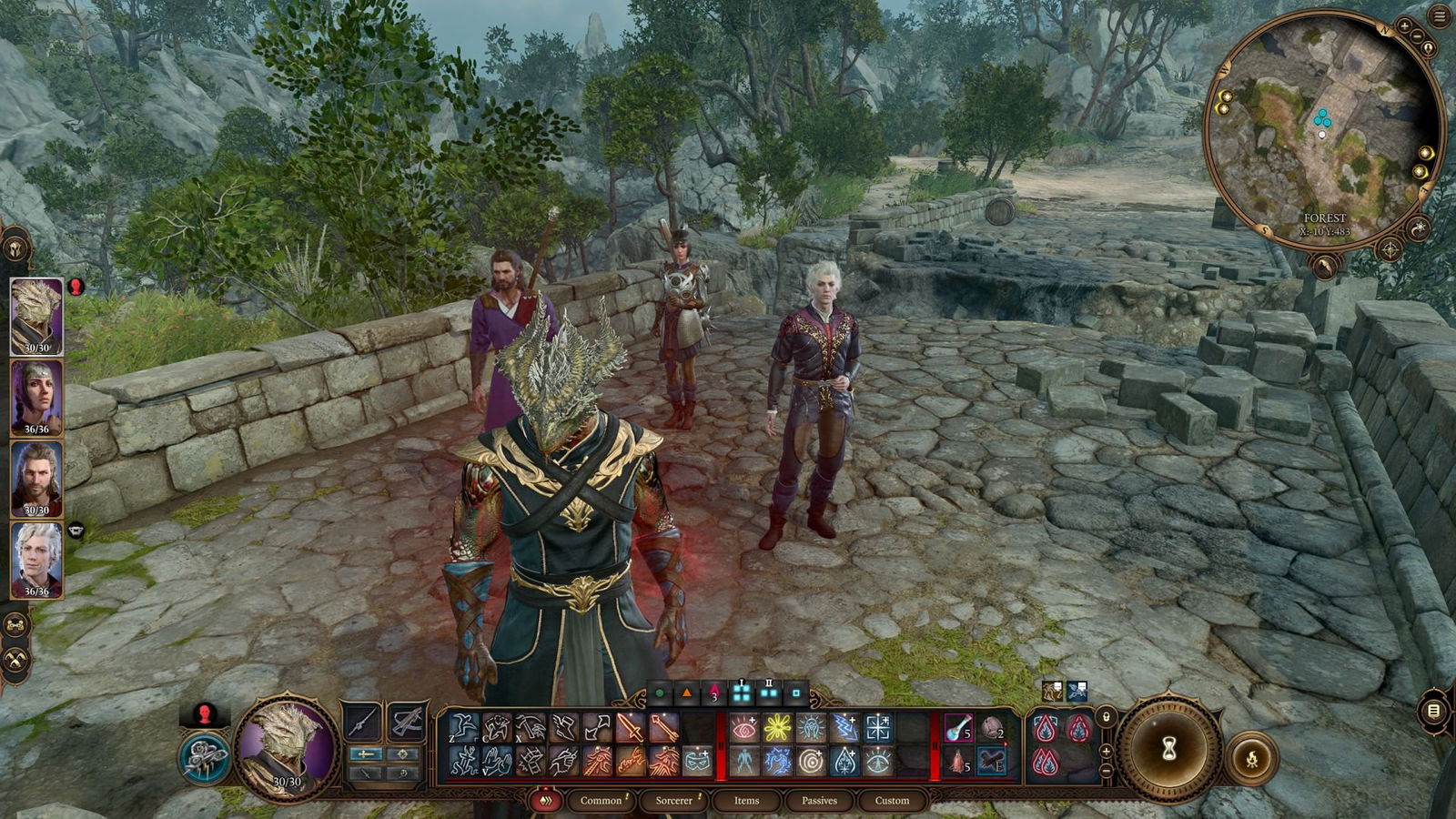1456x819 pixels.
Task: Select the second party member's portrait
Action: click(36, 398)
